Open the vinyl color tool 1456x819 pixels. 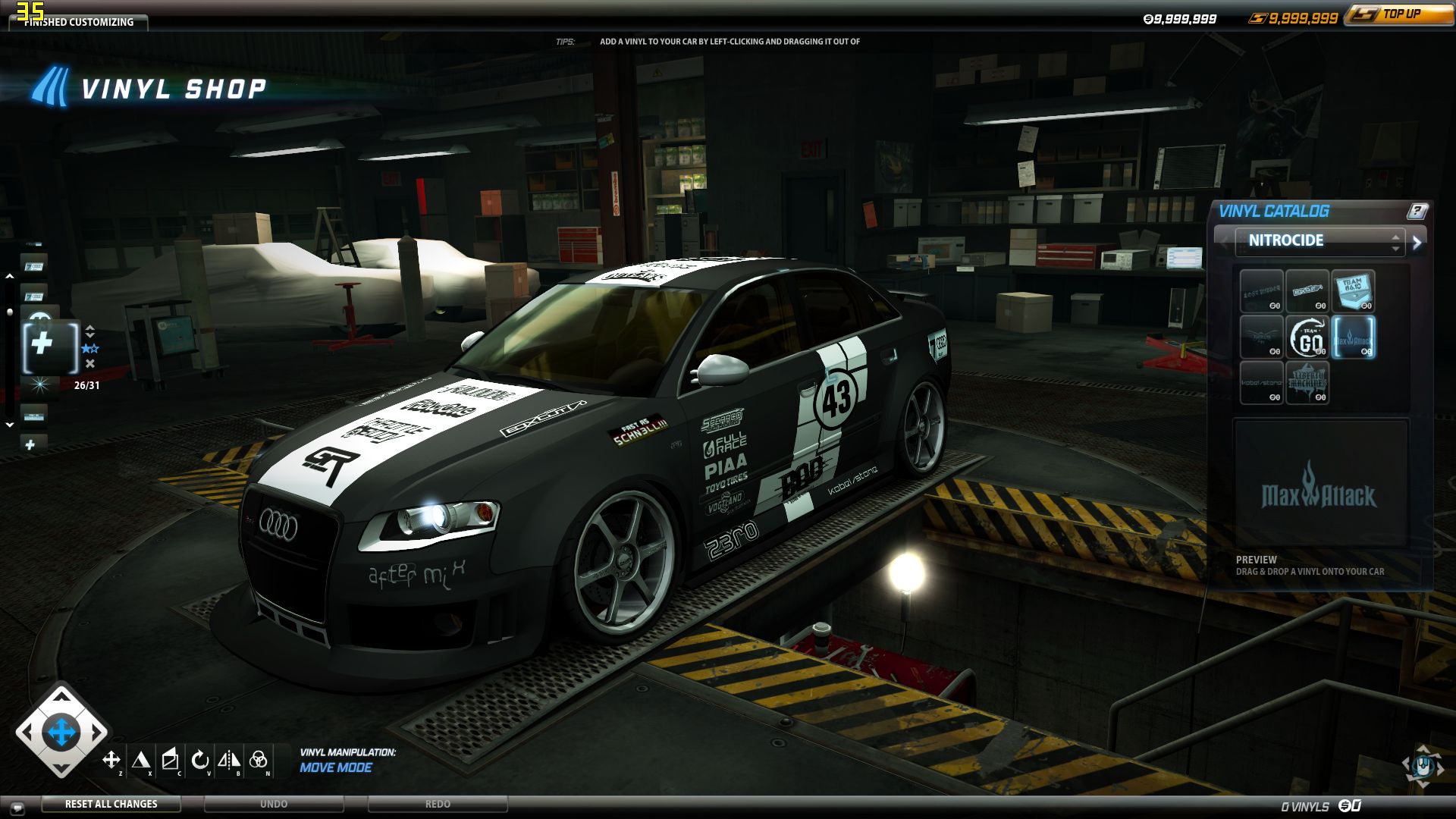pyautogui.click(x=258, y=759)
